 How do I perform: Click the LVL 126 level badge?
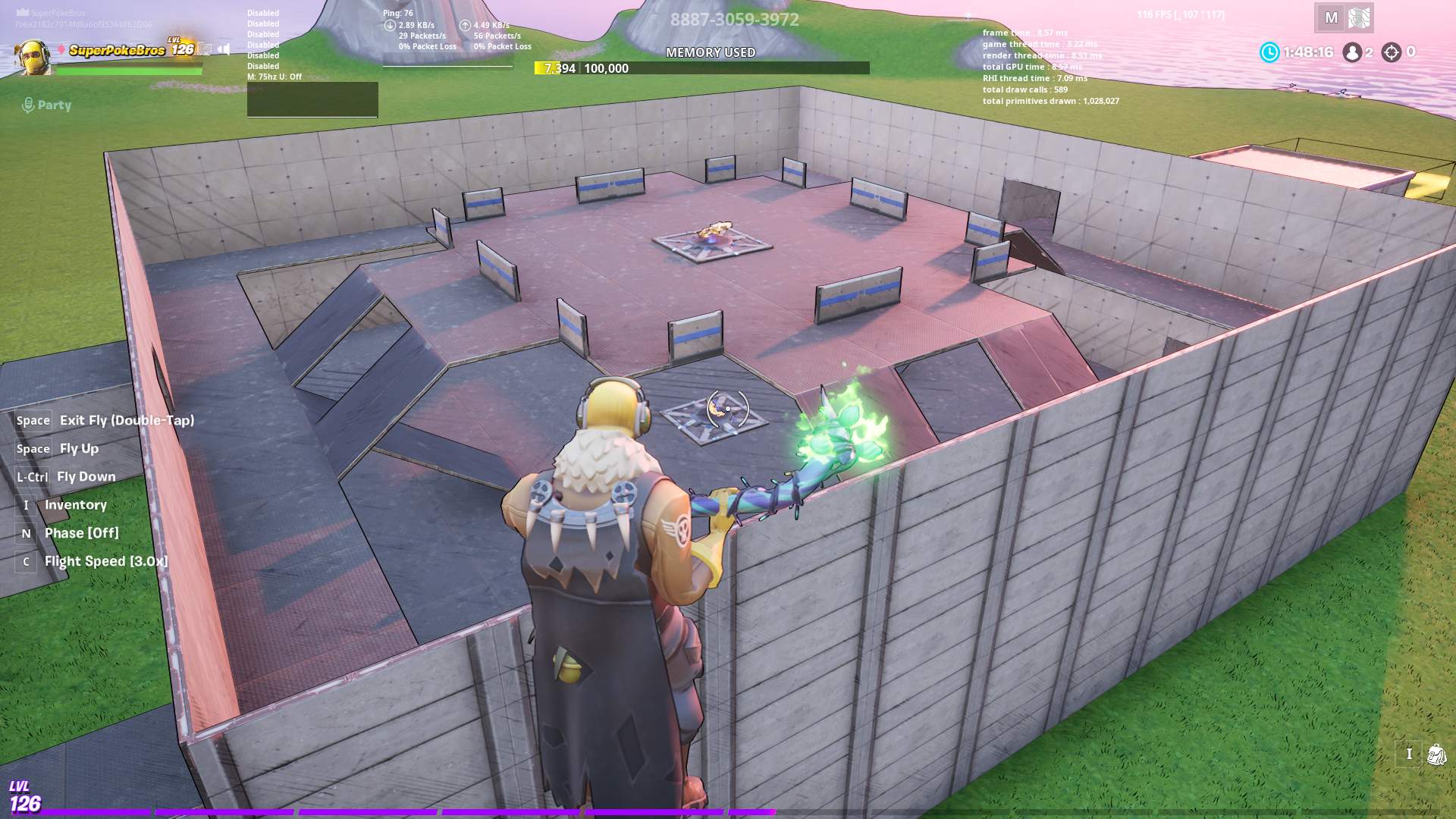tap(180, 47)
